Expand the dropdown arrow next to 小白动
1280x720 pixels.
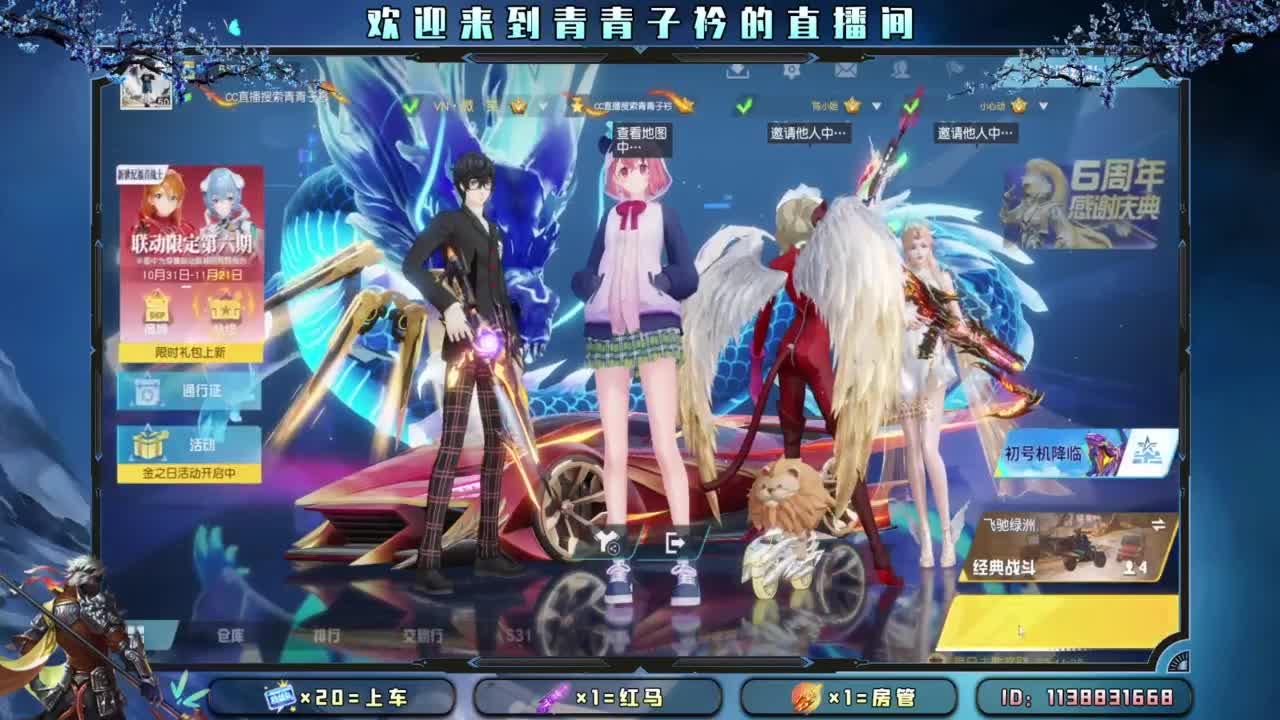(1044, 106)
